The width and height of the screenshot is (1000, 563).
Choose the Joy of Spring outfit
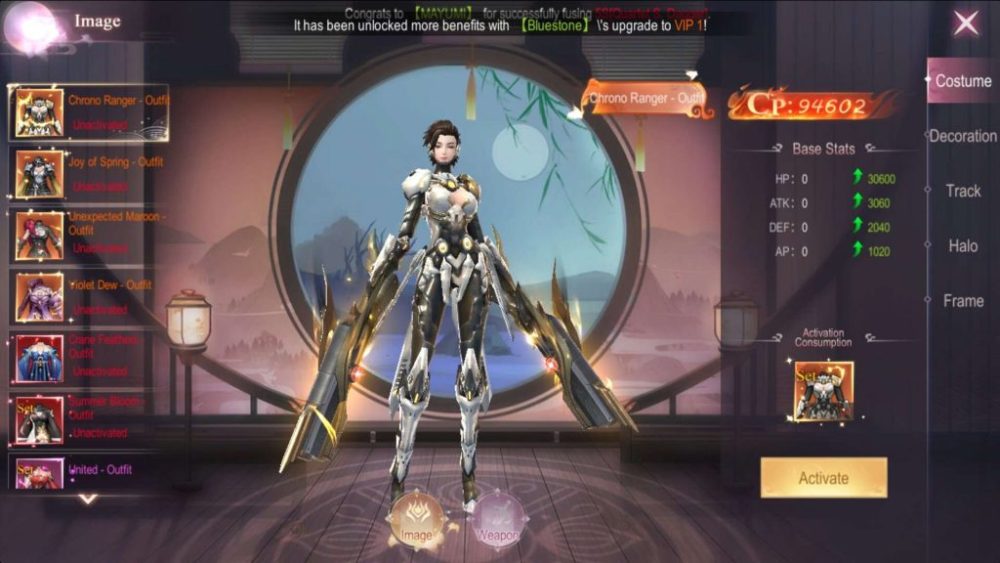coord(88,174)
